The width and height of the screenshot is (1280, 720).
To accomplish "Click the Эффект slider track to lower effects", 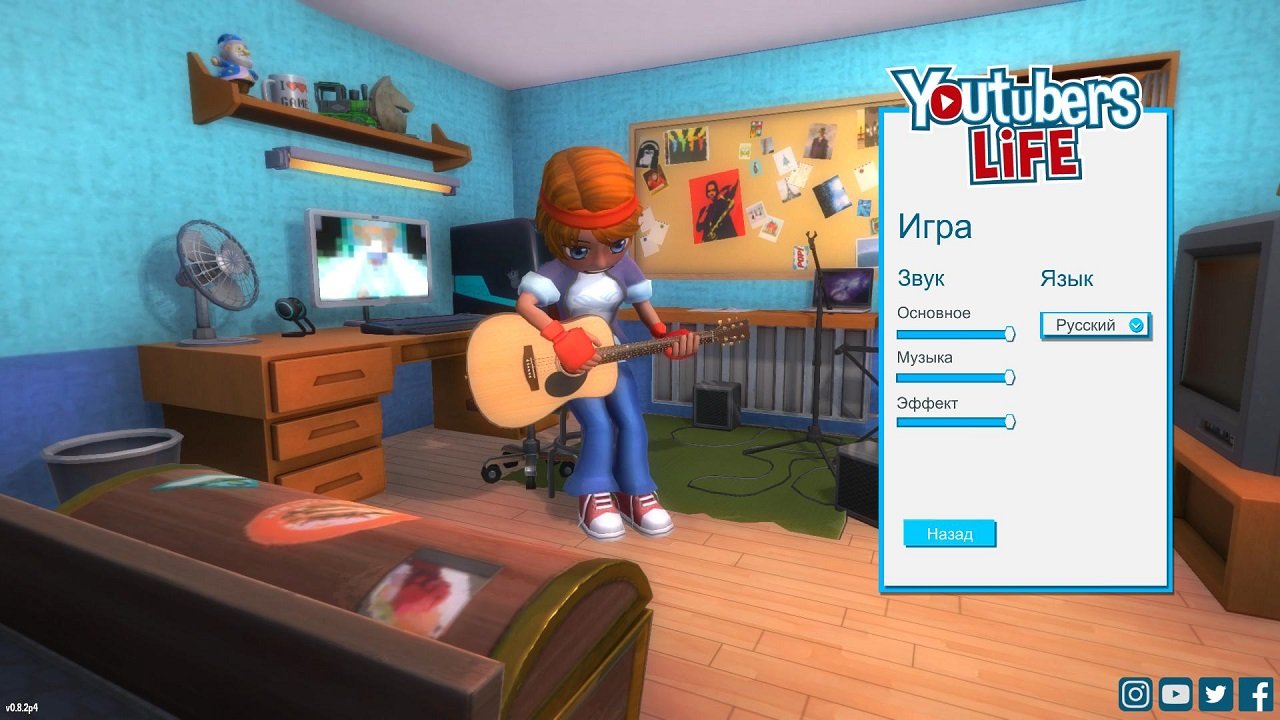I will 950,422.
